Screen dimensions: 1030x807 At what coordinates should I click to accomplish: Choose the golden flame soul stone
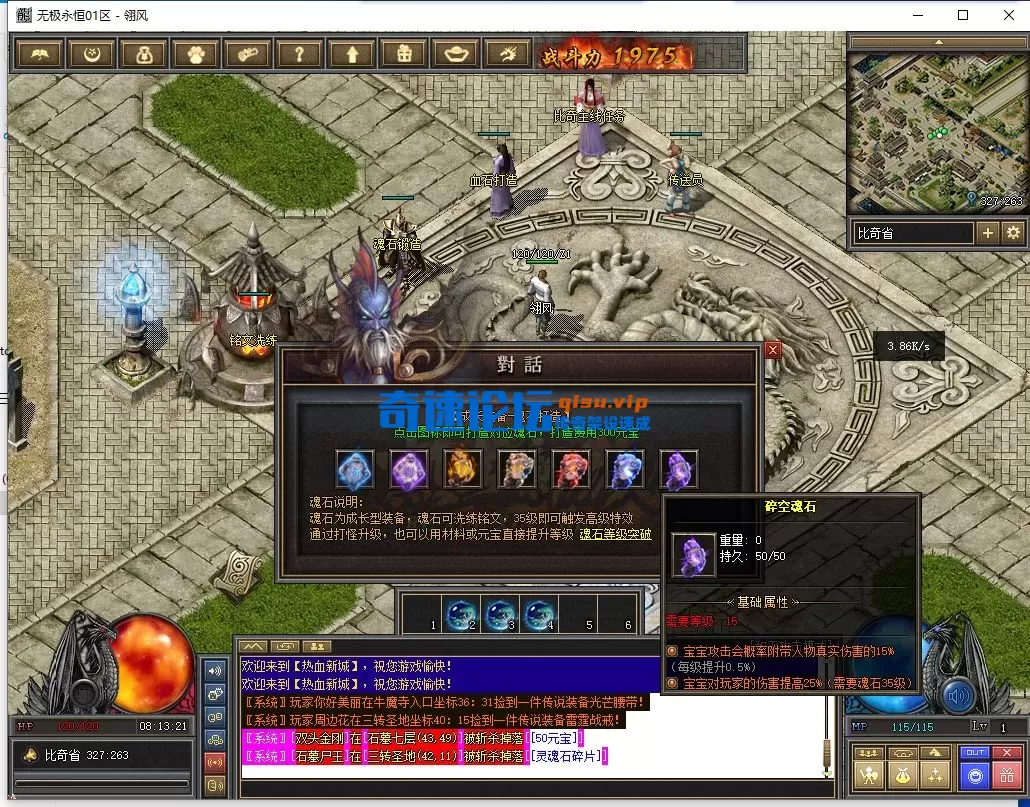[462, 469]
